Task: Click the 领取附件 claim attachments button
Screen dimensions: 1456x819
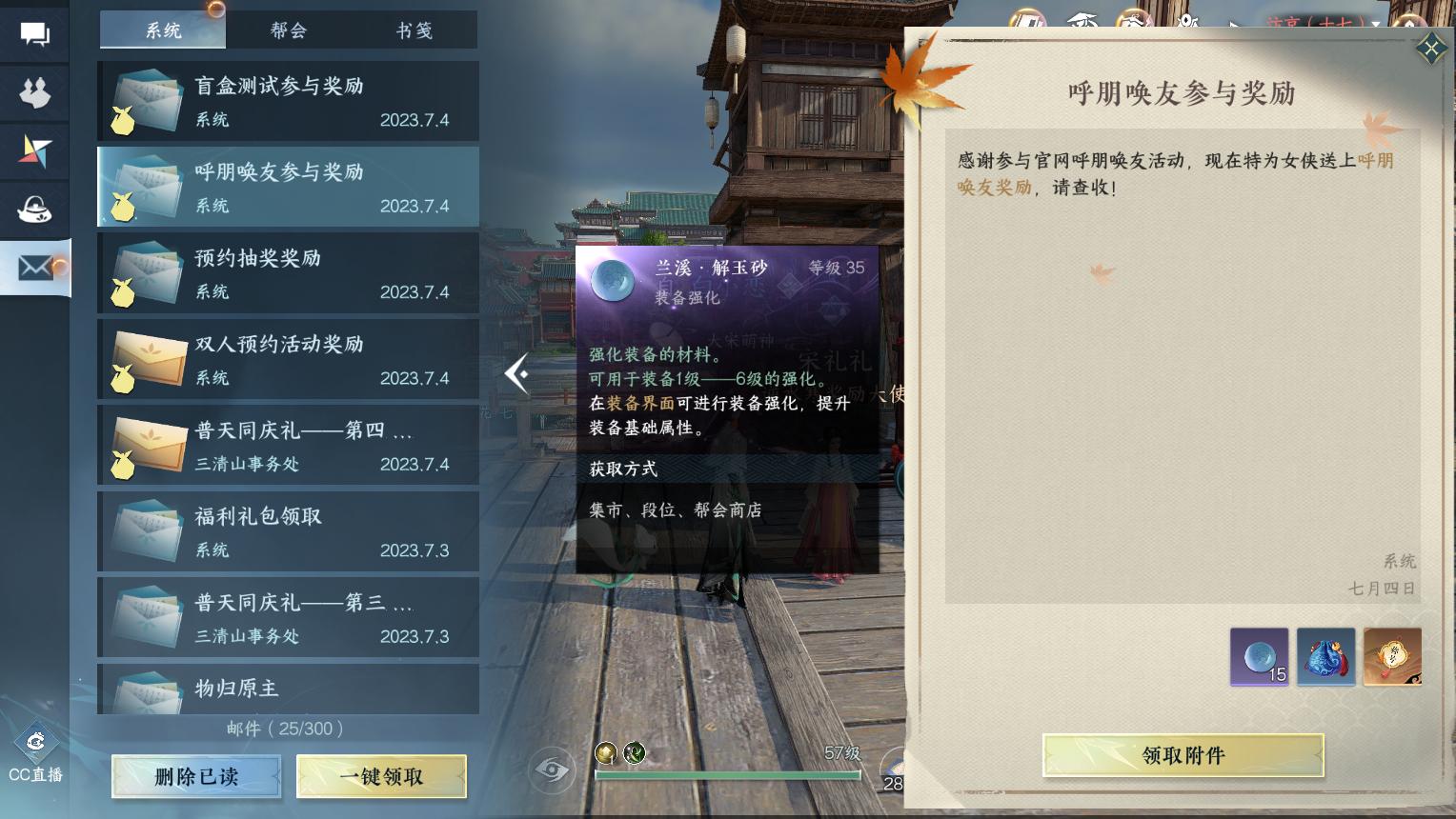Action: click(1182, 754)
